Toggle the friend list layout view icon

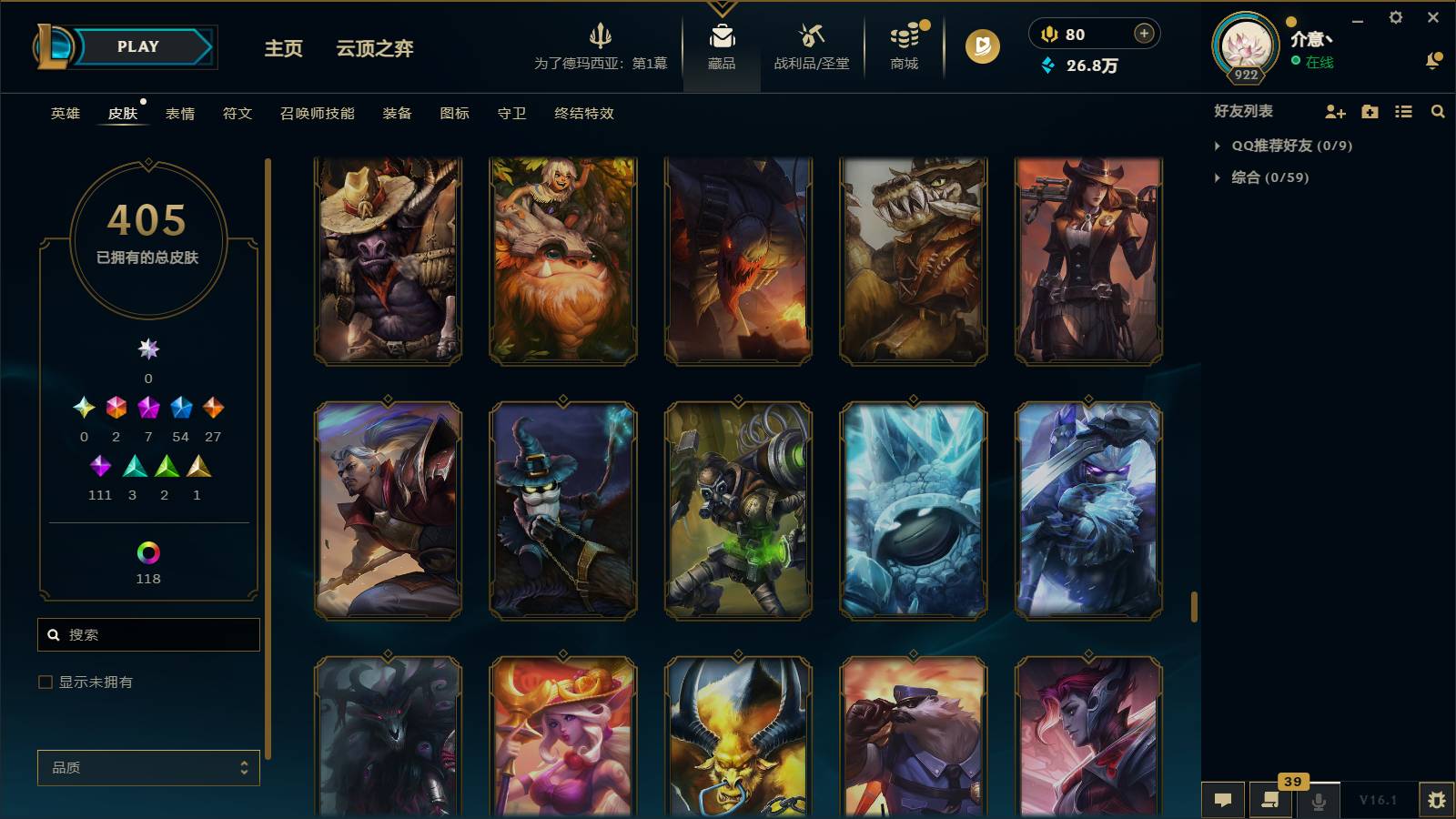click(1403, 112)
